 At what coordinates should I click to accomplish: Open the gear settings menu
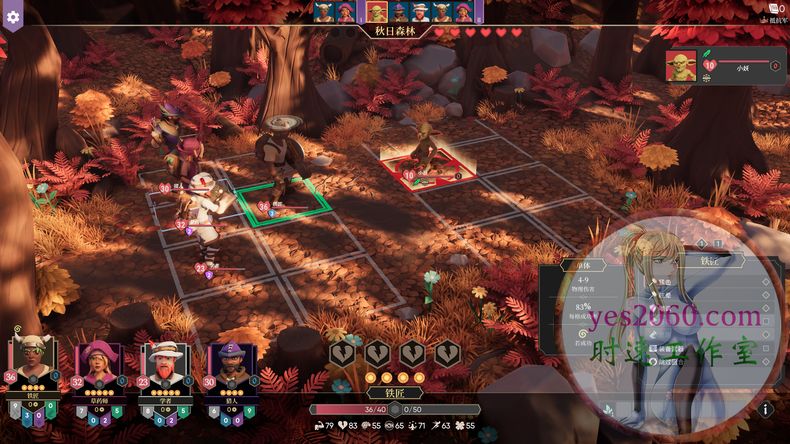pos(13,17)
